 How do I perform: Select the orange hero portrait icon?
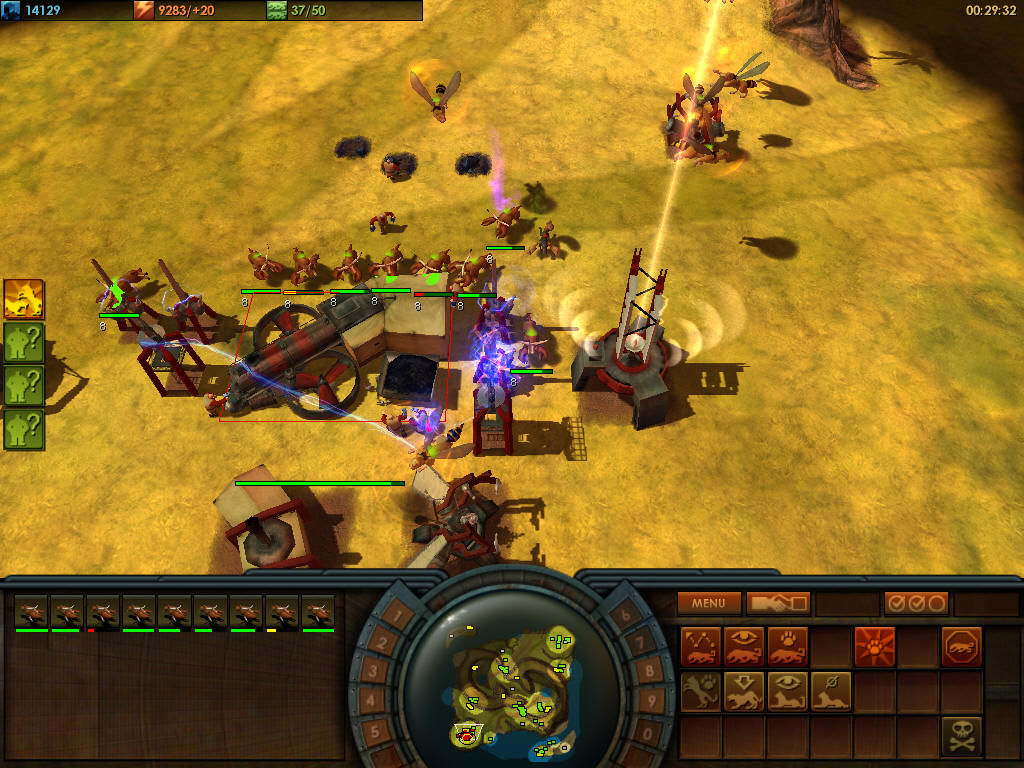(x=24, y=299)
